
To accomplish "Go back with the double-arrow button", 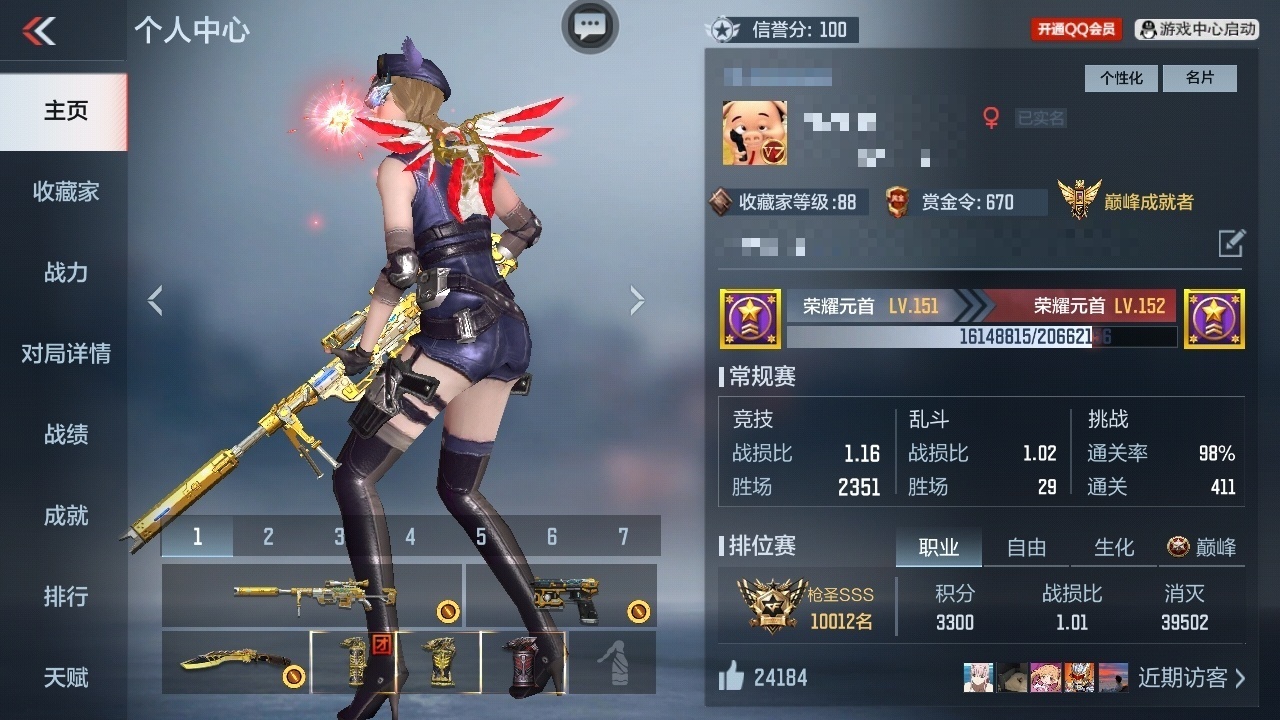I will click(40, 31).
